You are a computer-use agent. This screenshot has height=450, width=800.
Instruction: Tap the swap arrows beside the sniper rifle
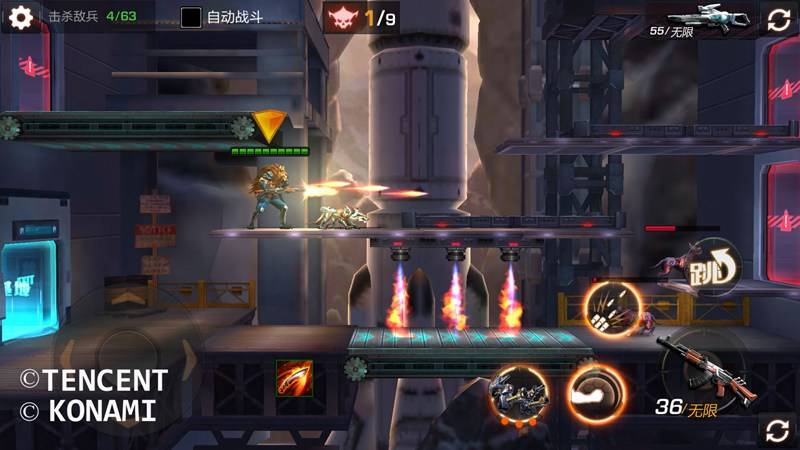click(x=778, y=19)
